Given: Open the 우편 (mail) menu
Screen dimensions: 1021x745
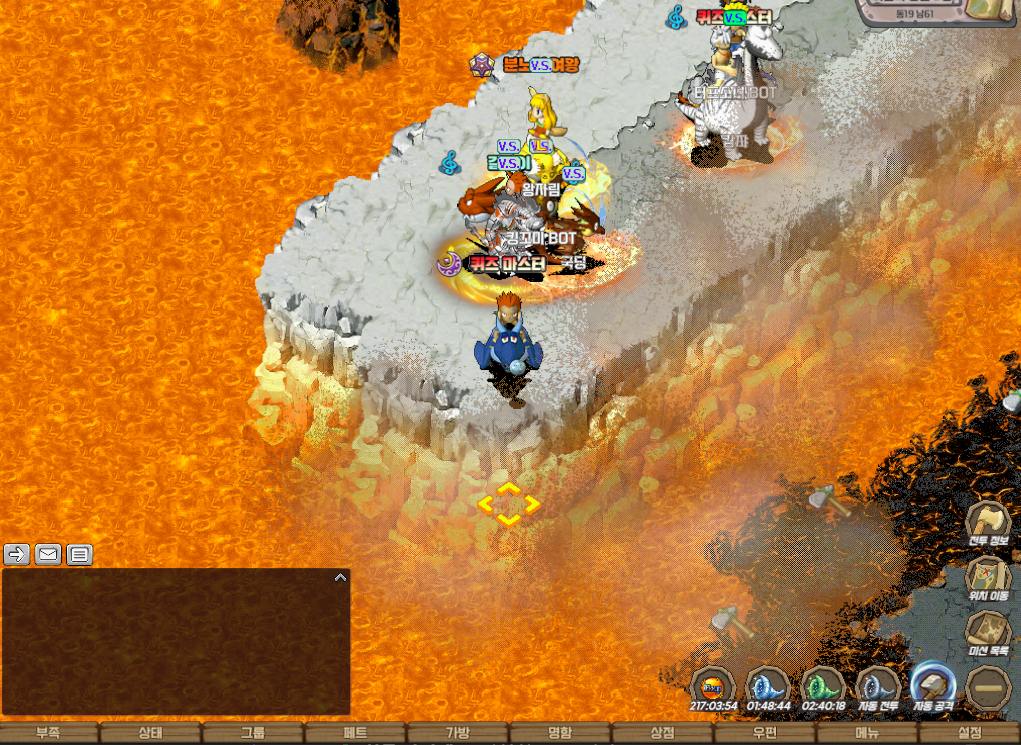Looking at the screenshot, I should [x=765, y=733].
